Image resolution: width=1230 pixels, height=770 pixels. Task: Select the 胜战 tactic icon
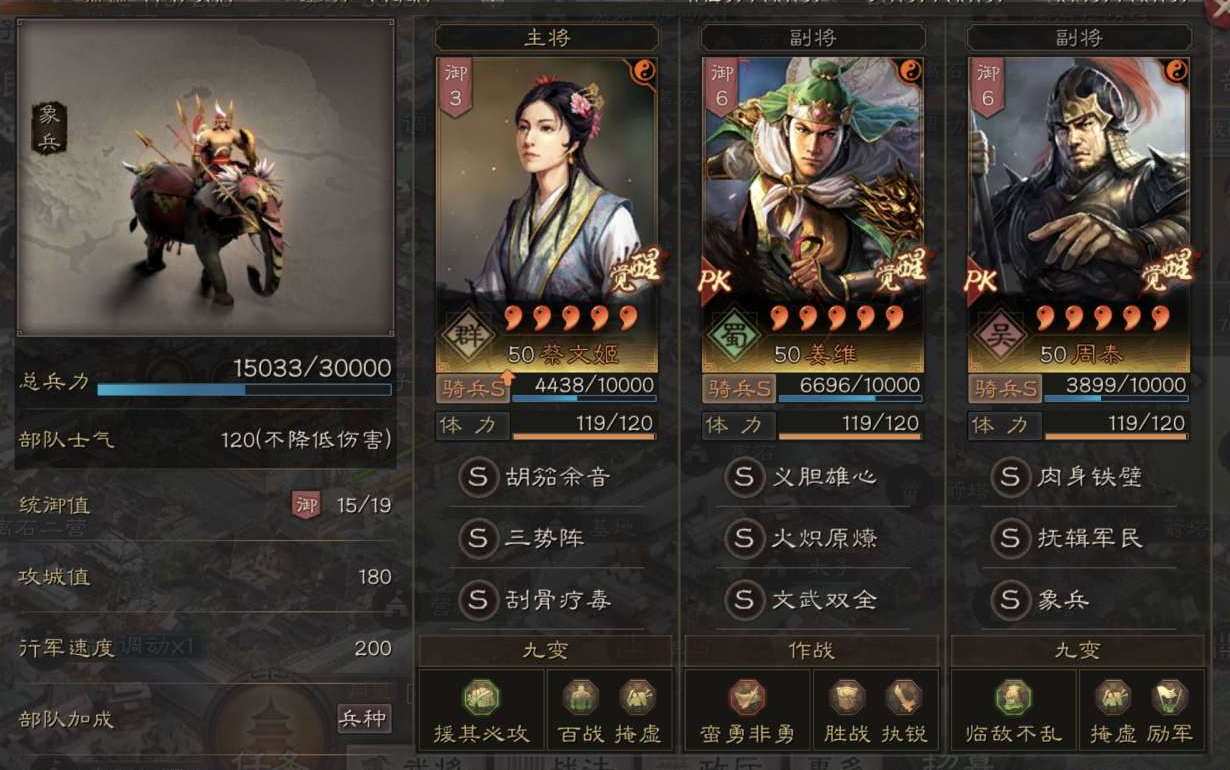847,697
